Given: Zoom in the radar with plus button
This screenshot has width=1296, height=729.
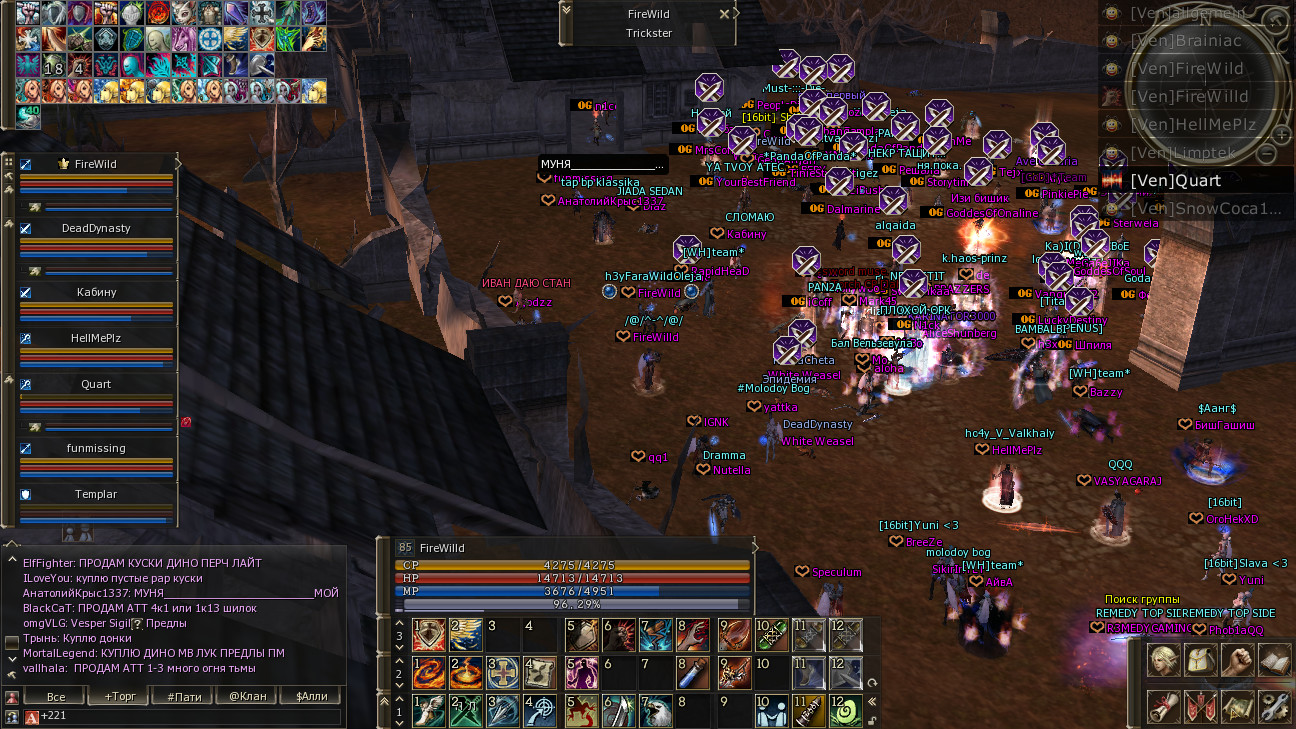Looking at the screenshot, I should pyautogui.click(x=1281, y=134).
